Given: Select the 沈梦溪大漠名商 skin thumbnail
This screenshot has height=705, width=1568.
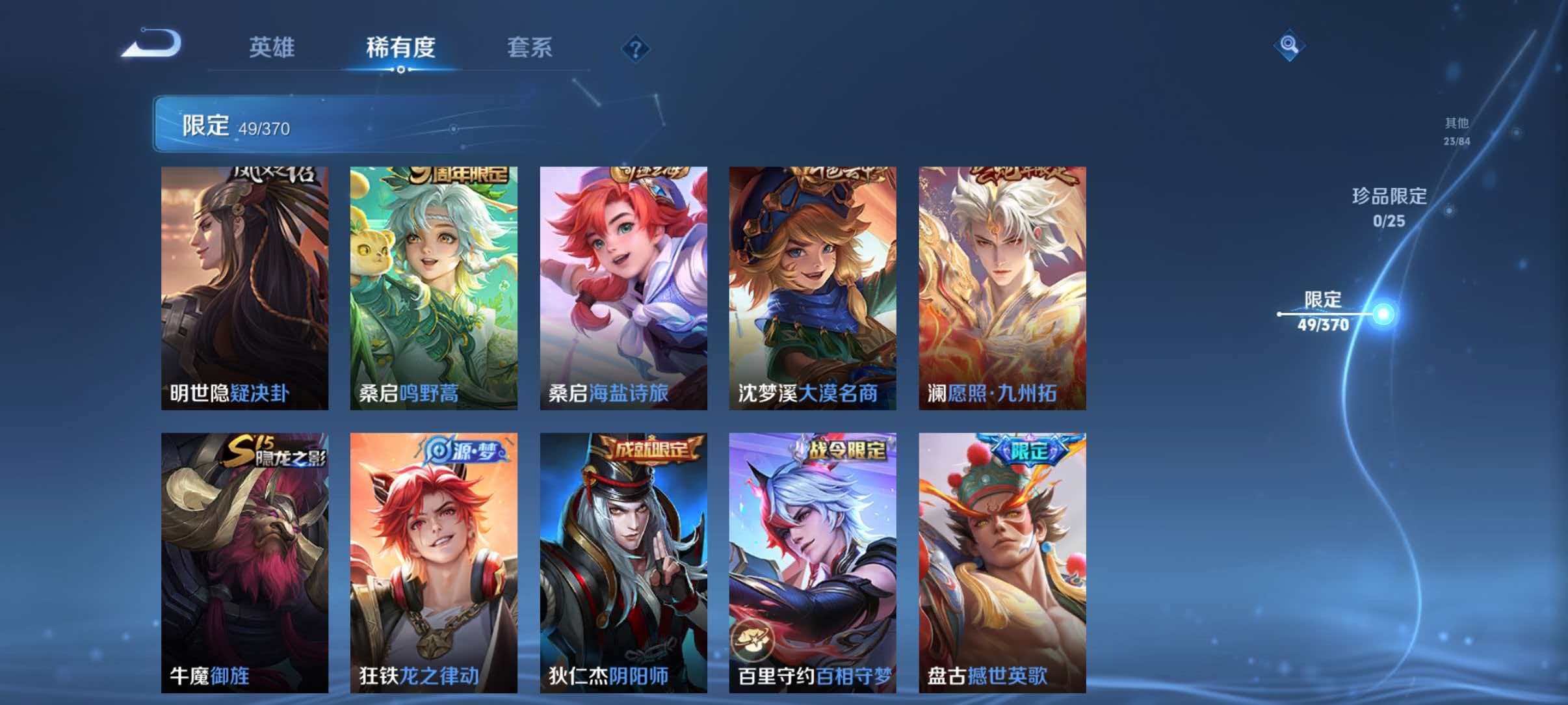Looking at the screenshot, I should (x=812, y=285).
